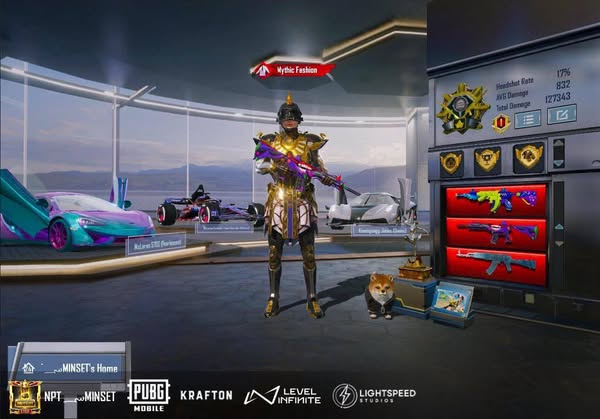Open the small hexagonal red badge icon
This screenshot has height=419, width=600.
501,122
